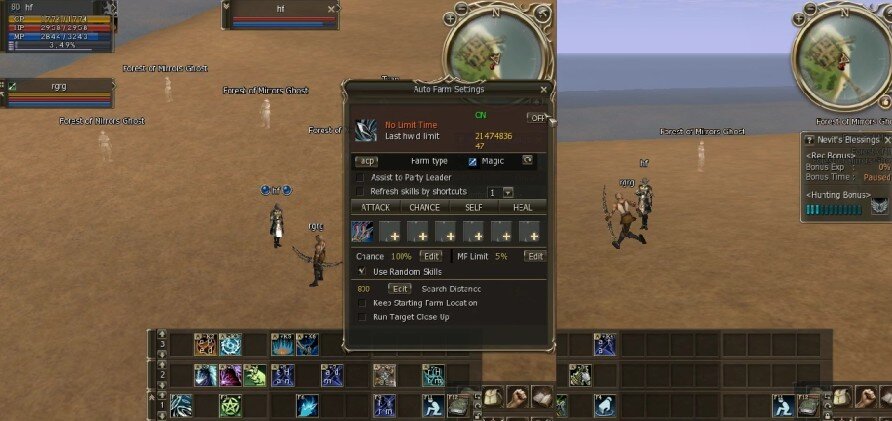This screenshot has height=421, width=892.
Task: Open the SELF skills tab
Action: (x=474, y=207)
